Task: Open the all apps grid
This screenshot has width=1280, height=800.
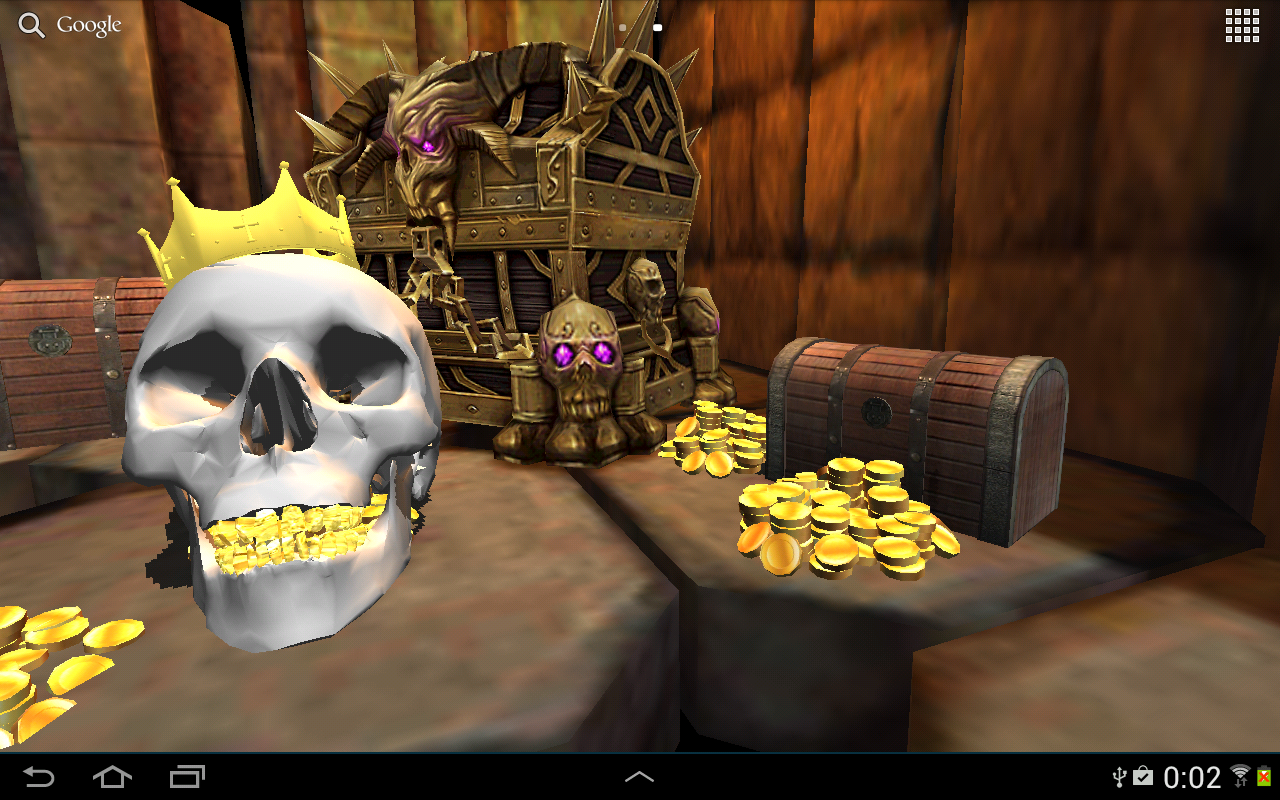Action: [x=1242, y=26]
